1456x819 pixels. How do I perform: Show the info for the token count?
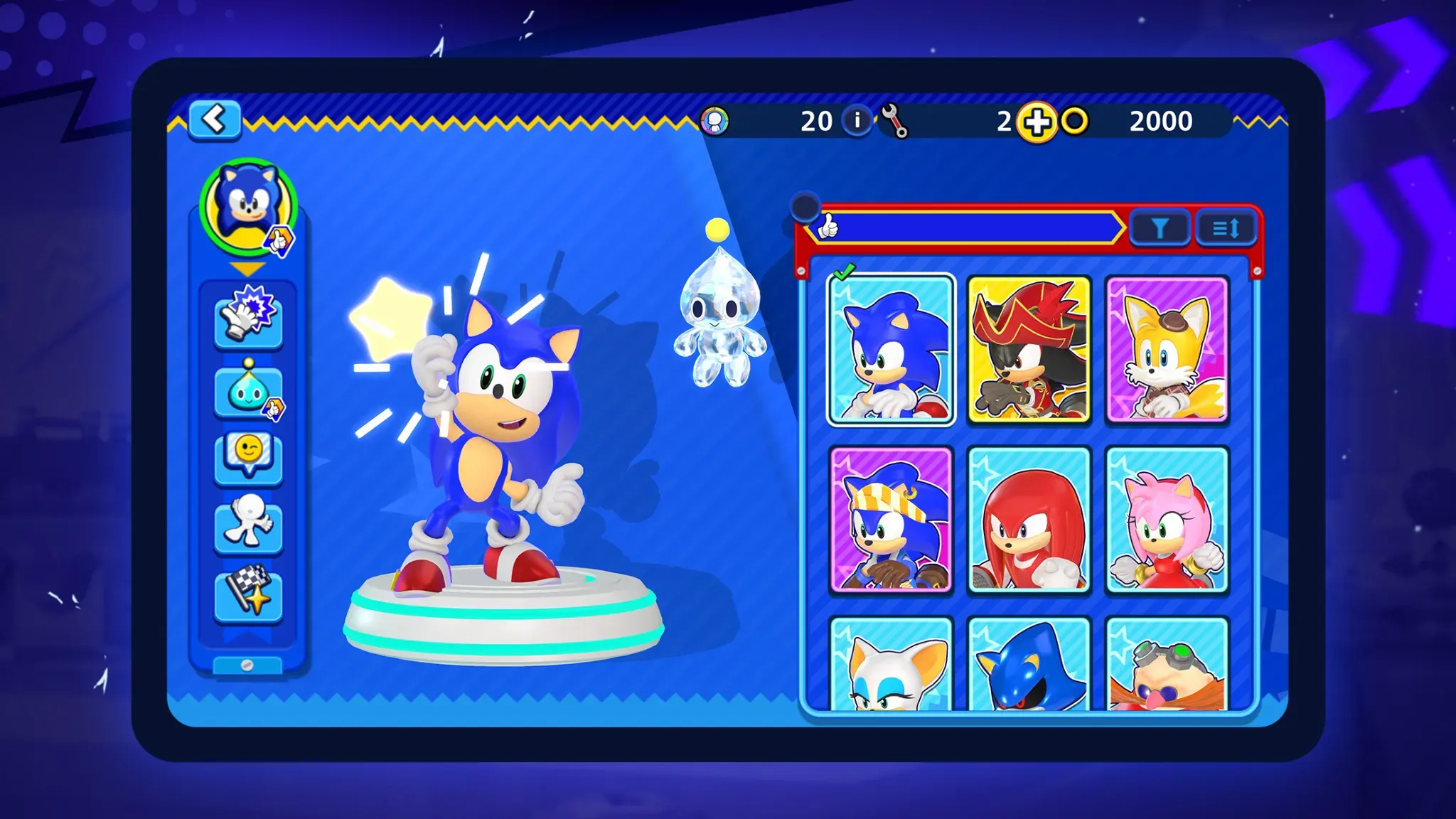[857, 121]
